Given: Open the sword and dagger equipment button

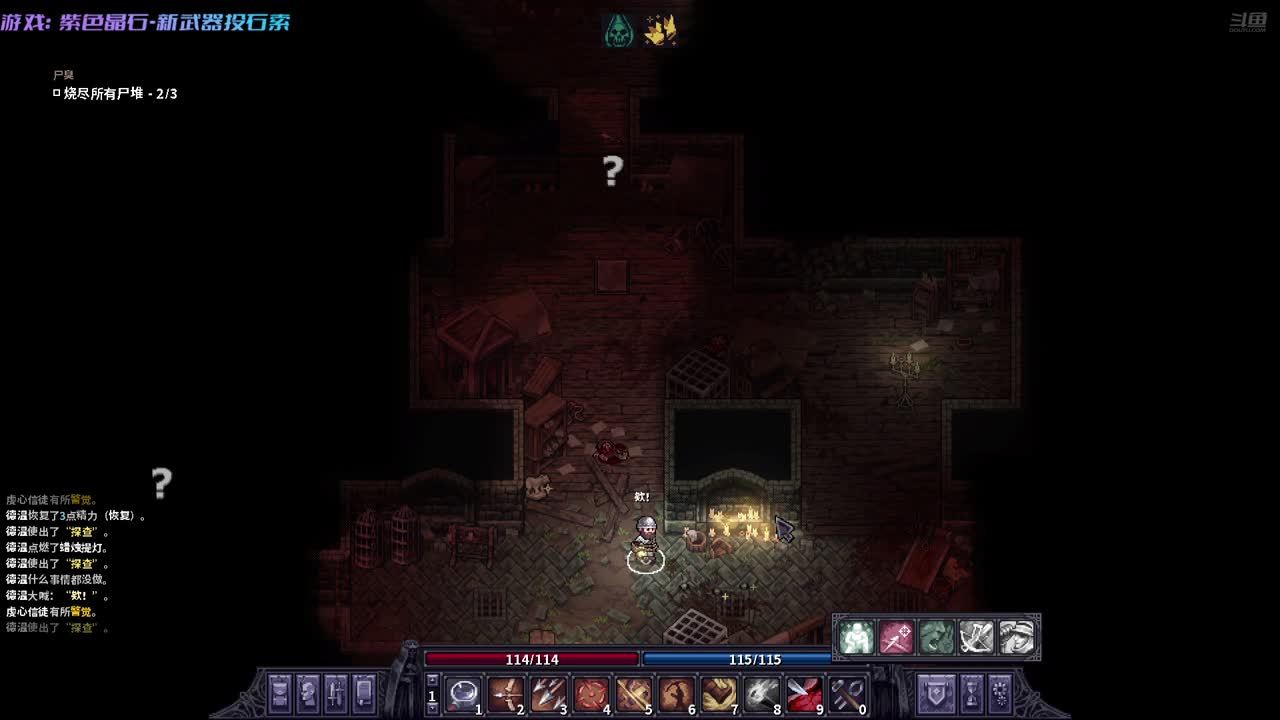Looking at the screenshot, I should coord(336,692).
